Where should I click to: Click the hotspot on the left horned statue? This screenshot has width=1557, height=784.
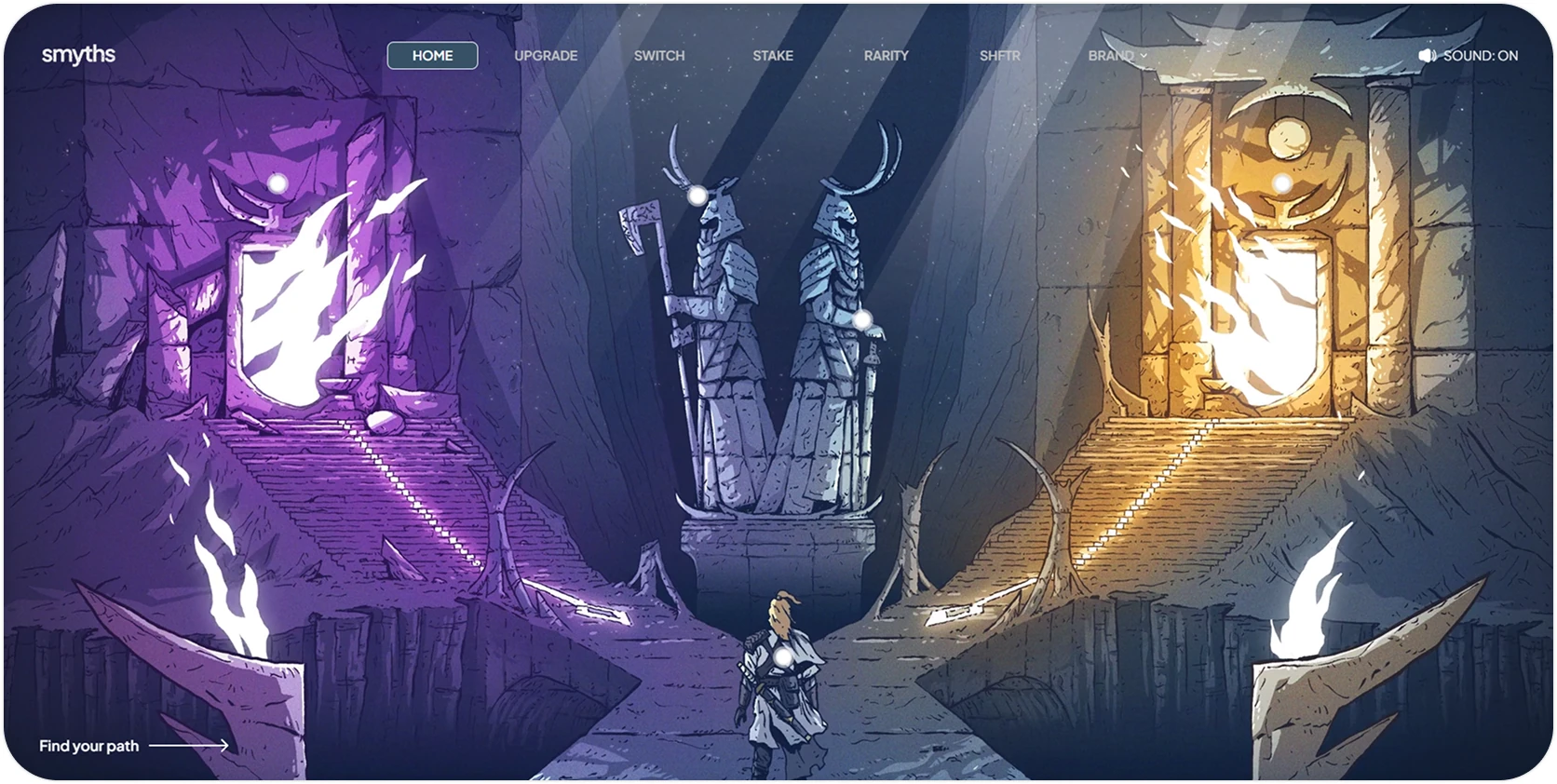coord(697,195)
